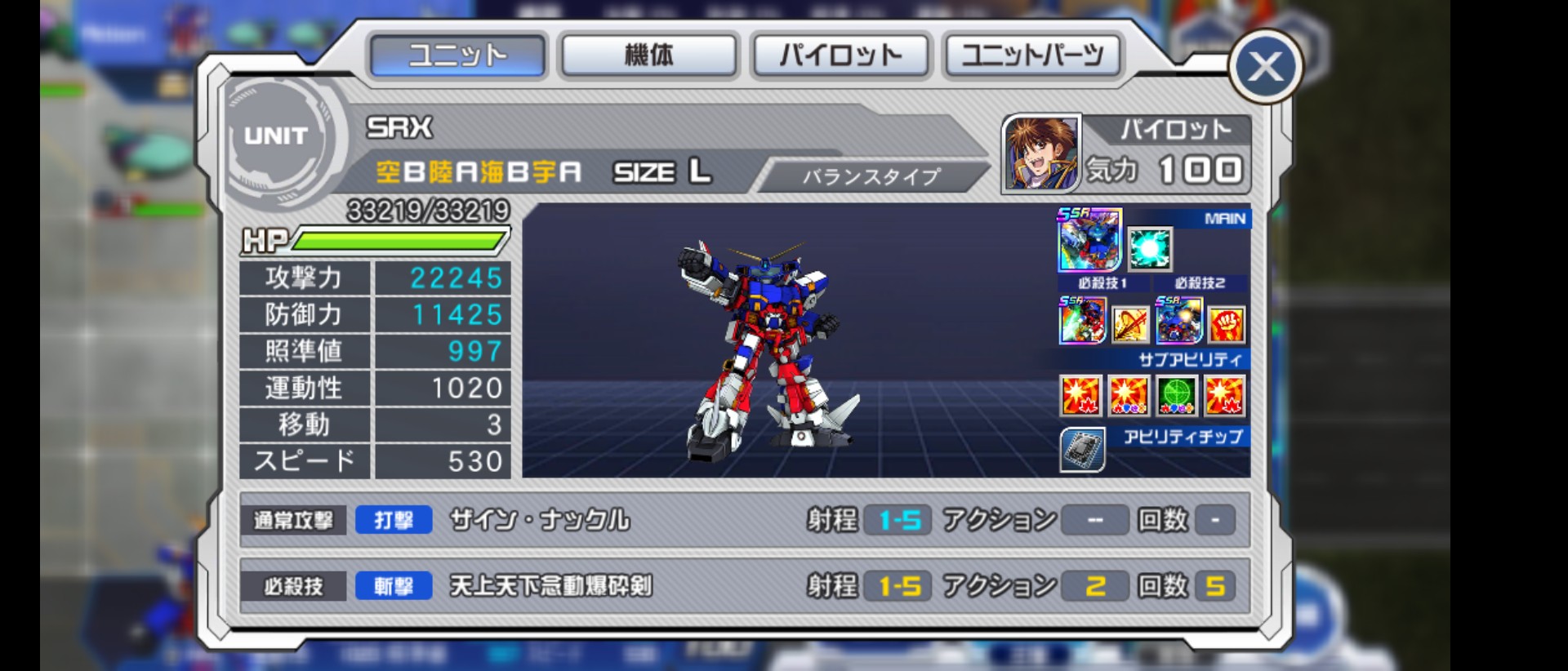Switch to the ユニット tab
The width and height of the screenshot is (1568, 671).
[x=457, y=56]
